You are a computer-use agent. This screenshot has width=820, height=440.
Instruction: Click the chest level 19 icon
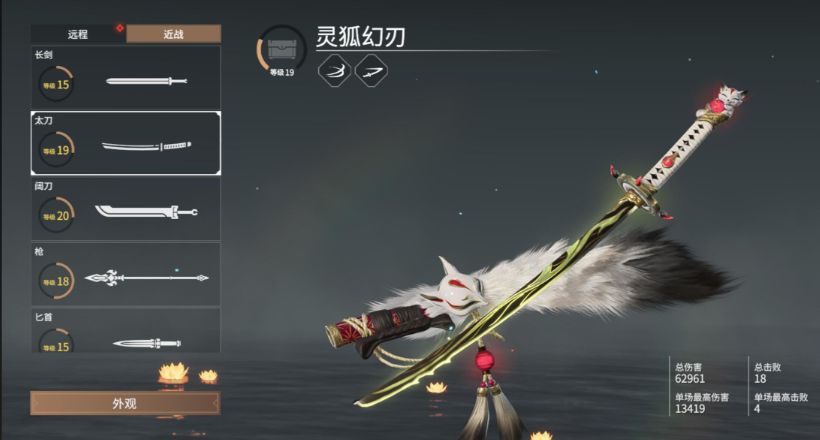[282, 50]
